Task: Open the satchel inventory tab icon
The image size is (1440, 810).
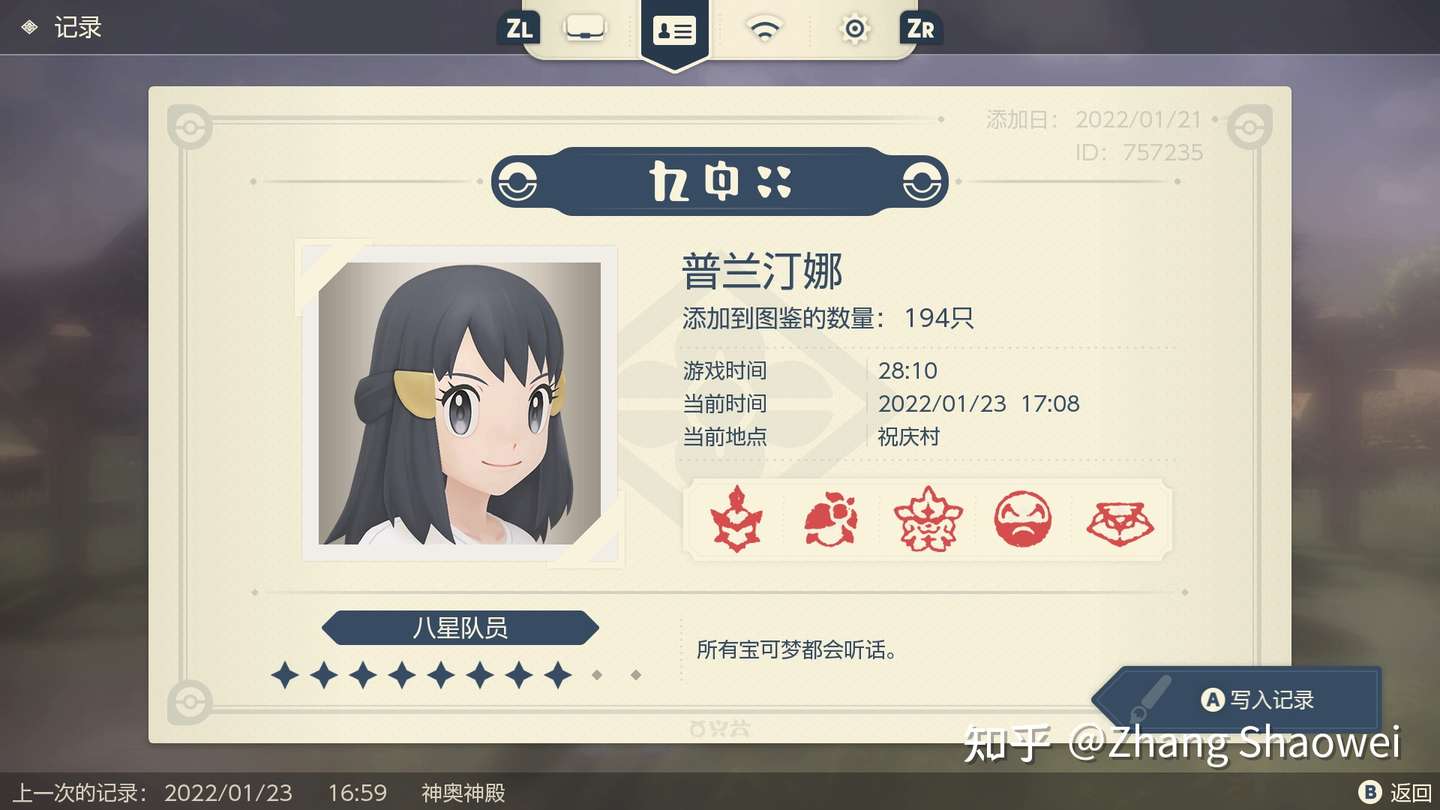Action: click(x=584, y=28)
